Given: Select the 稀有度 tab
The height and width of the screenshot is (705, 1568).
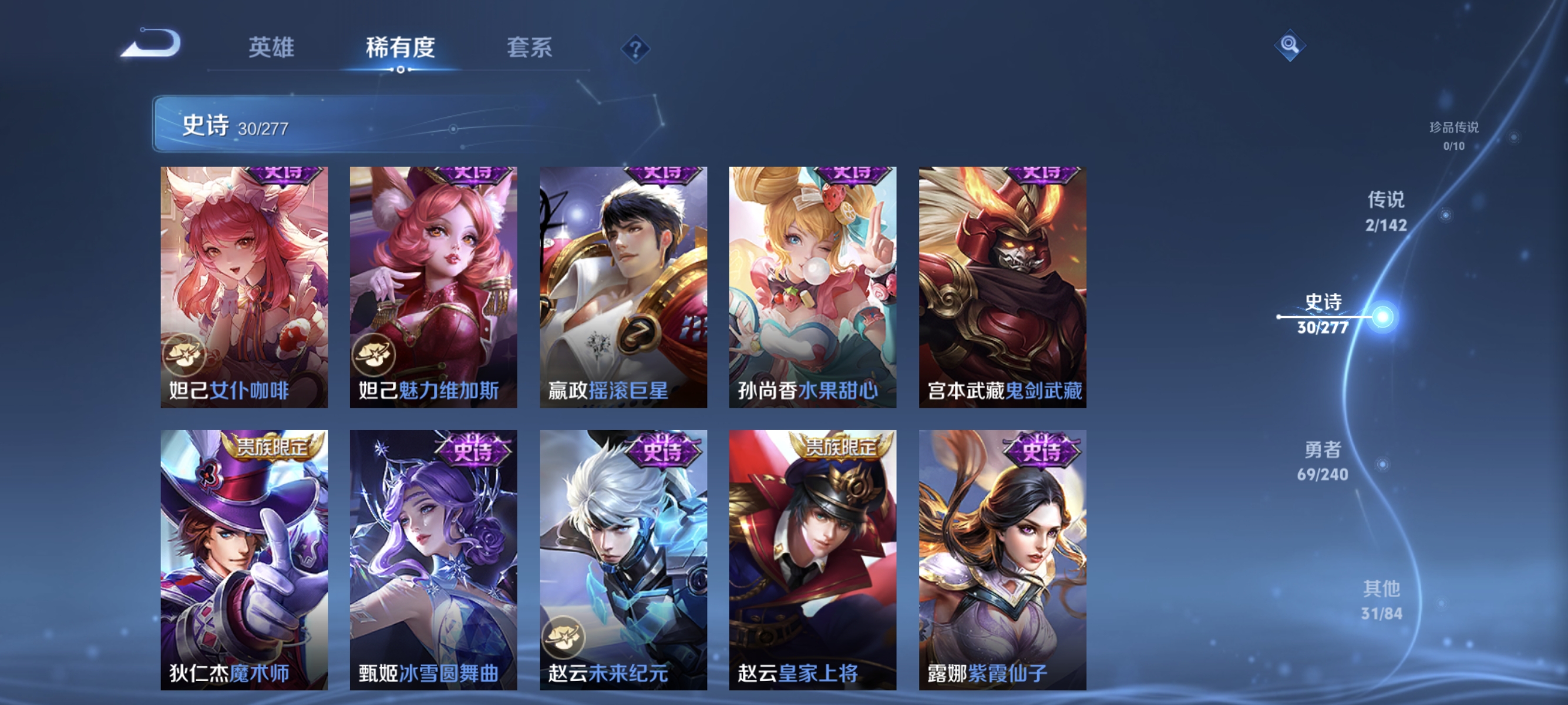Looking at the screenshot, I should pyautogui.click(x=401, y=49).
